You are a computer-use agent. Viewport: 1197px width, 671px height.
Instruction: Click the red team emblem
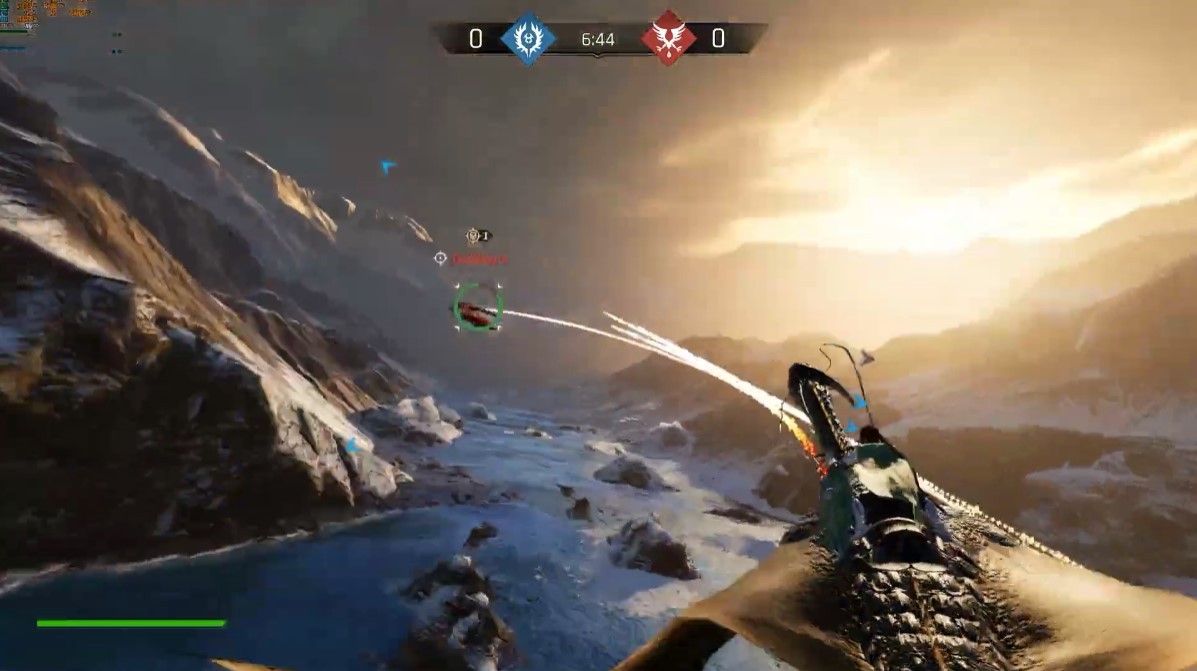point(668,39)
